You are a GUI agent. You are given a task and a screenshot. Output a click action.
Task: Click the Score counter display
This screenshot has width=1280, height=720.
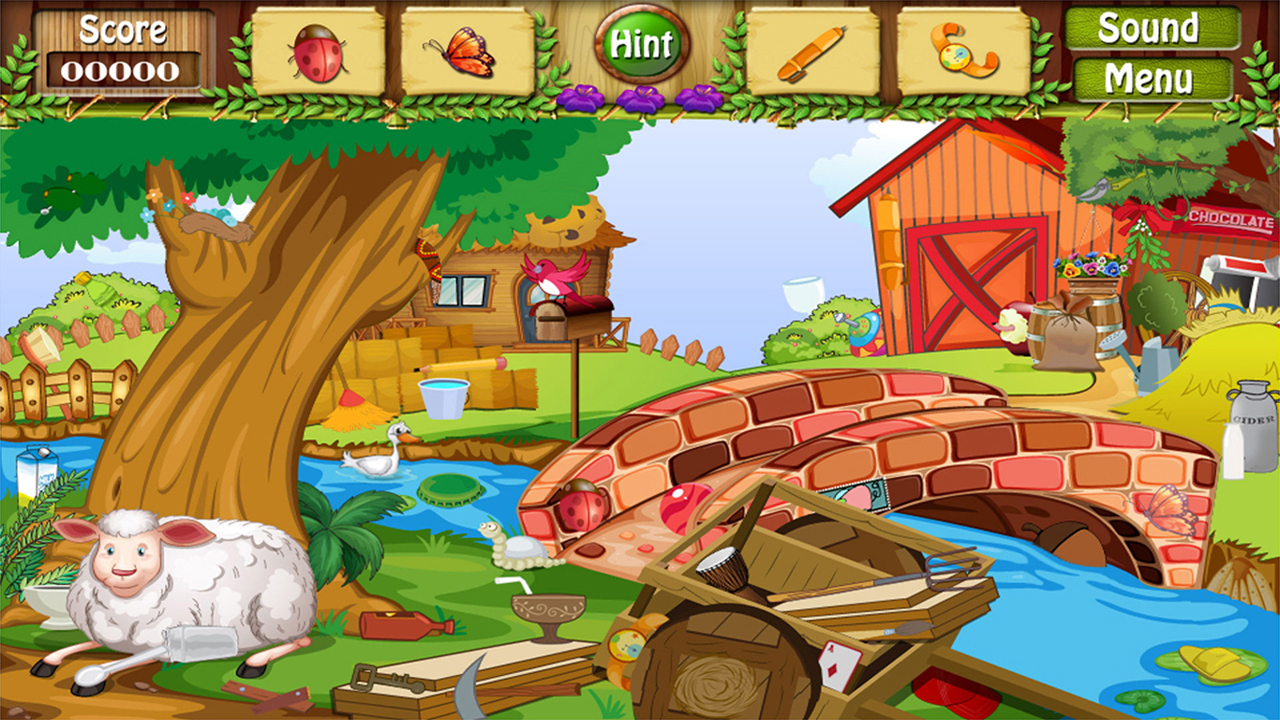pyautogui.click(x=123, y=48)
